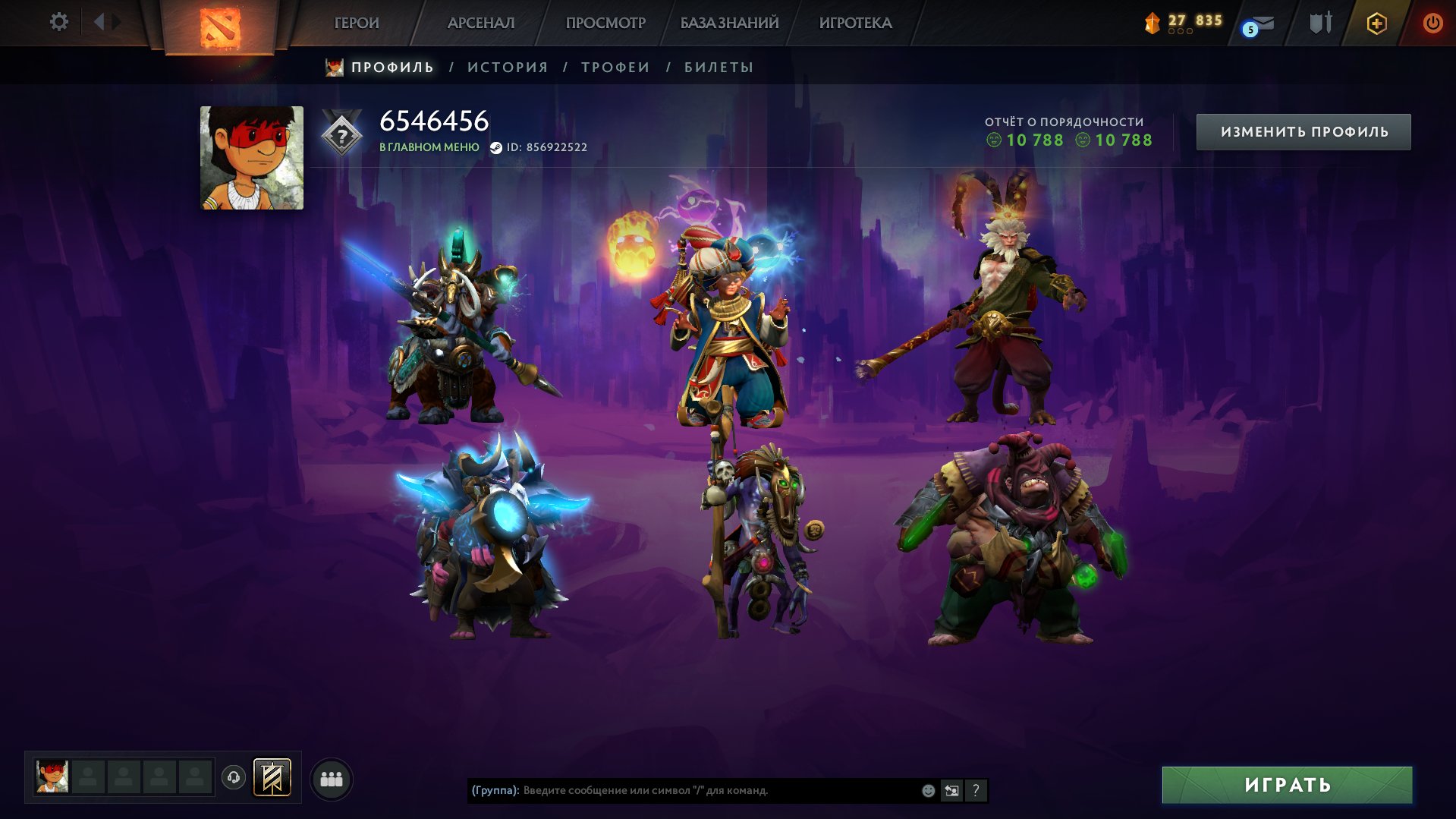
Task: Open the emoticon picker beside chat bar
Action: 927,791
